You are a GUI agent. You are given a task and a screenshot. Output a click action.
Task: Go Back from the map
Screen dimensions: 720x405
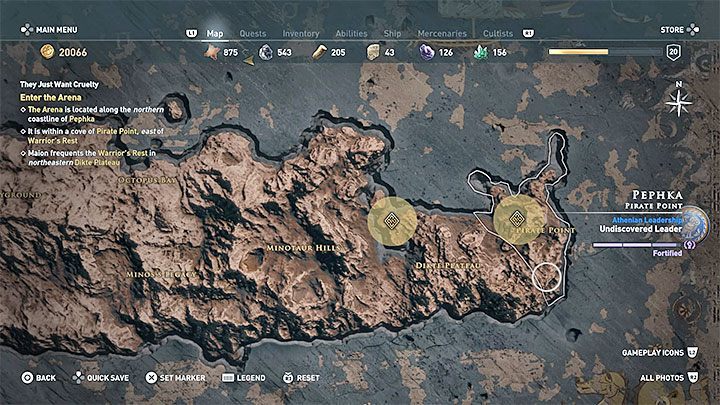(x=39, y=378)
